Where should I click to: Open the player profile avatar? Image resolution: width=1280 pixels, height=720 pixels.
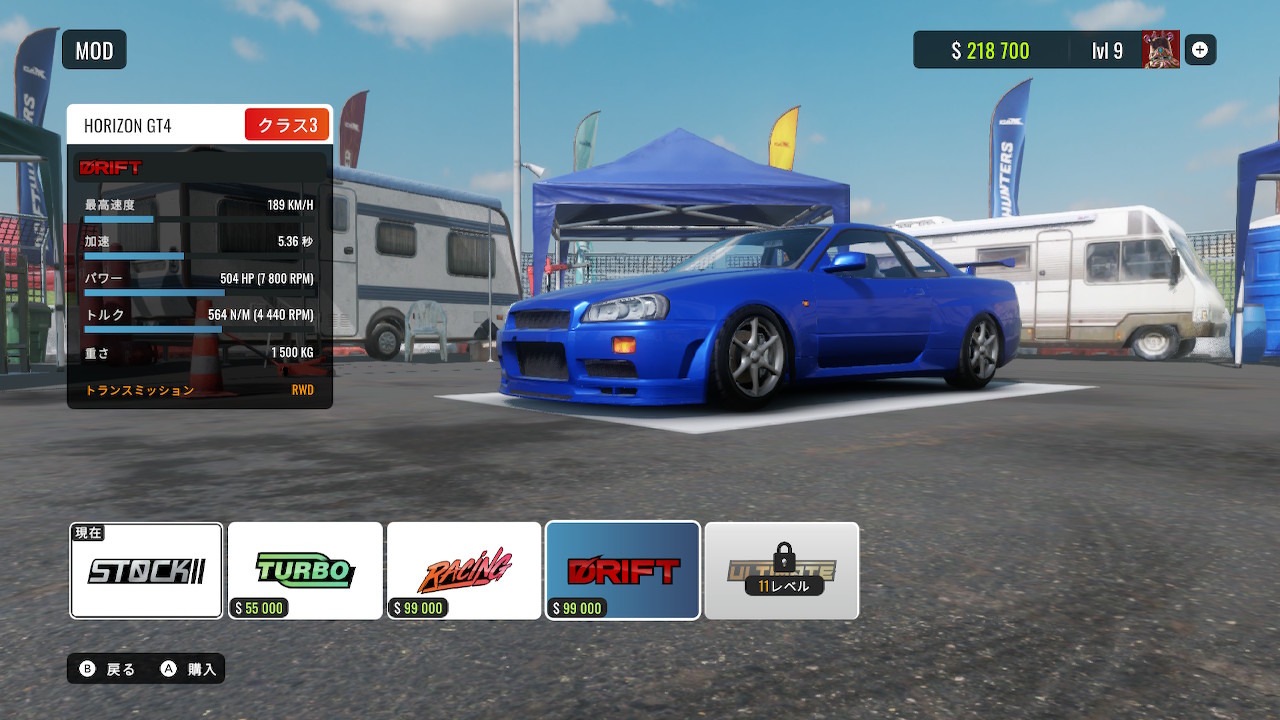point(1160,50)
